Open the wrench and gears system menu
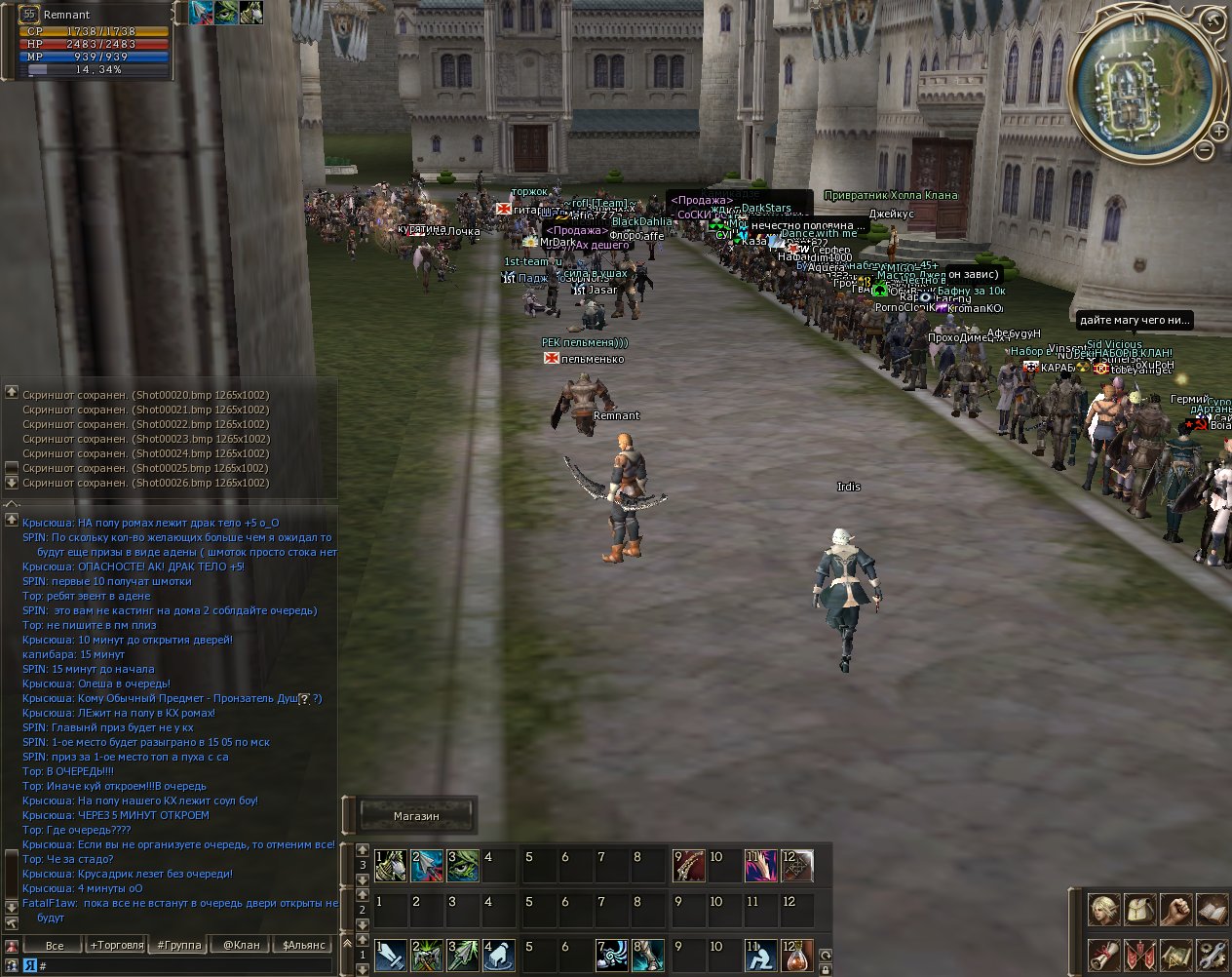Viewport: 1232px width, 977px height. click(x=1212, y=955)
